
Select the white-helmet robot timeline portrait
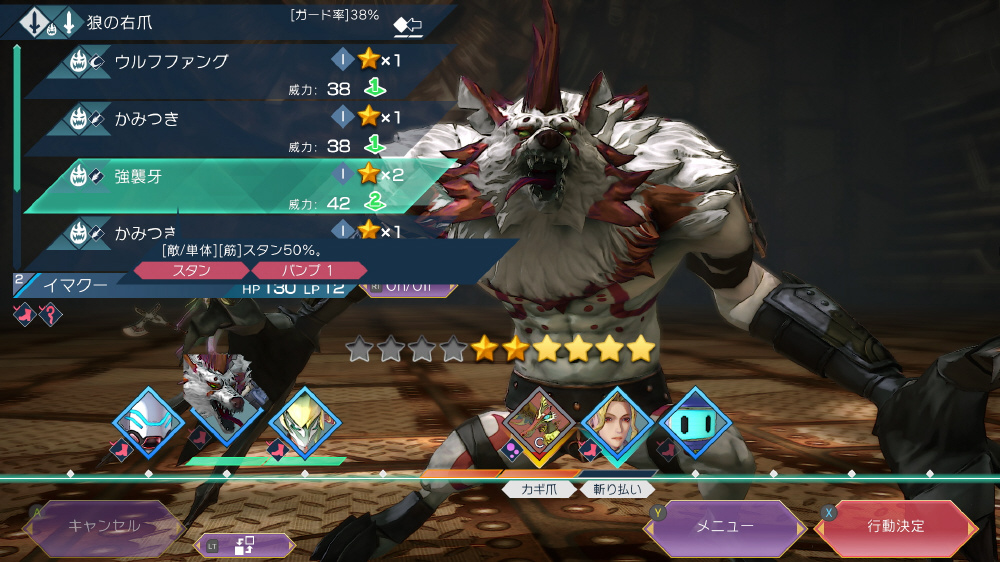[x=148, y=421]
